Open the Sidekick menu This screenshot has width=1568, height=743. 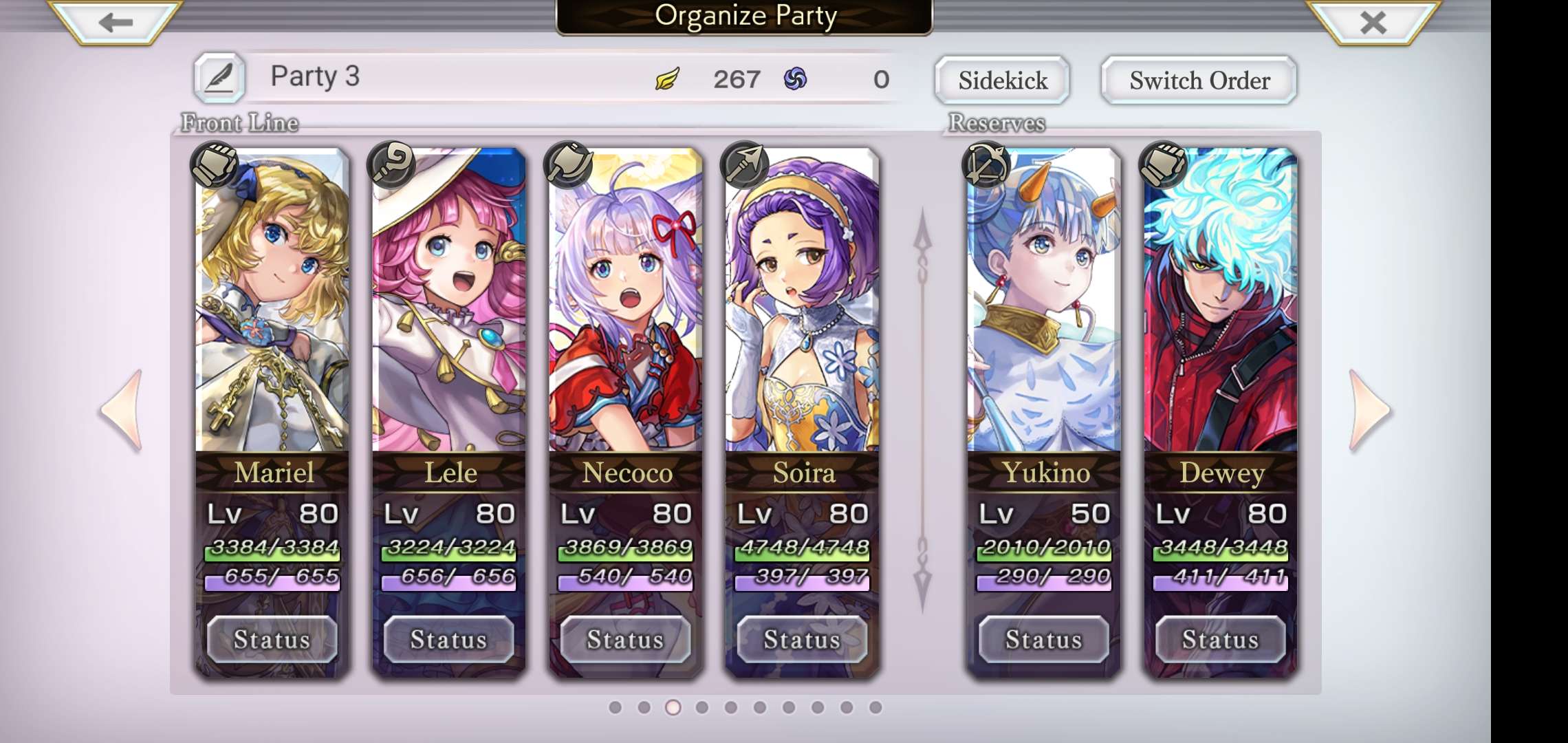tap(1003, 80)
